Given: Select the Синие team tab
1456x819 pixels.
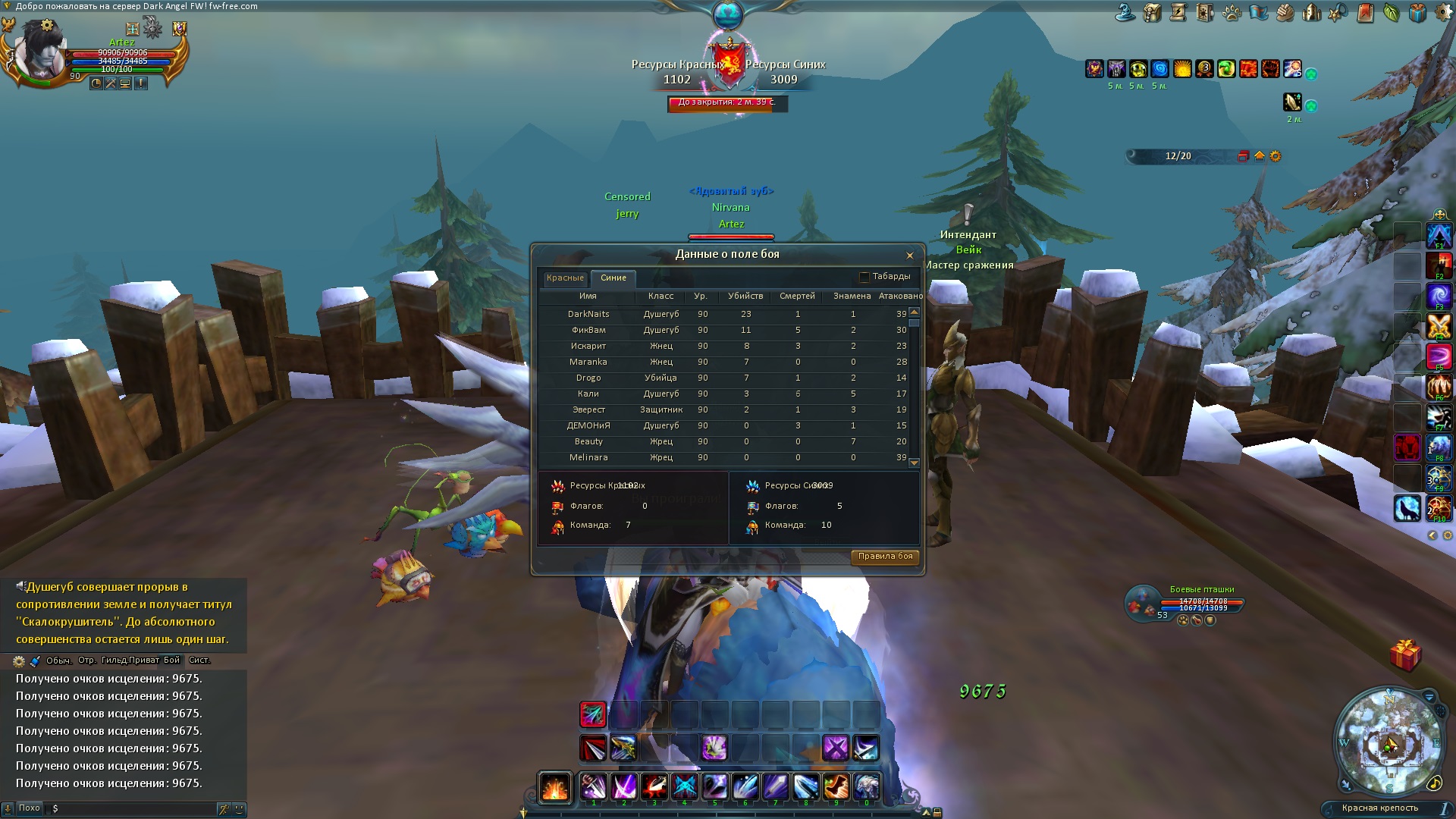Looking at the screenshot, I should tap(613, 278).
